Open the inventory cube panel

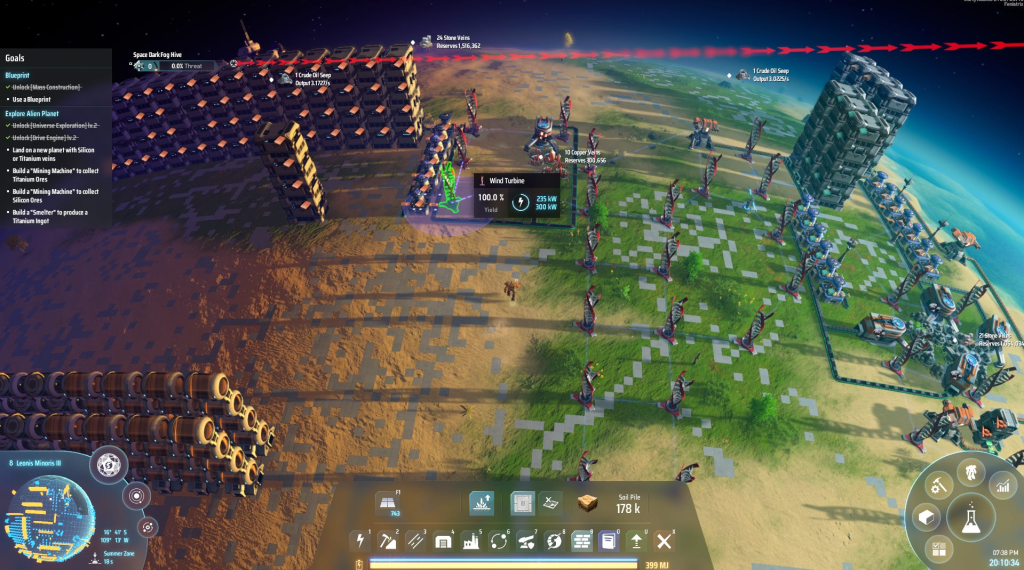point(926,517)
